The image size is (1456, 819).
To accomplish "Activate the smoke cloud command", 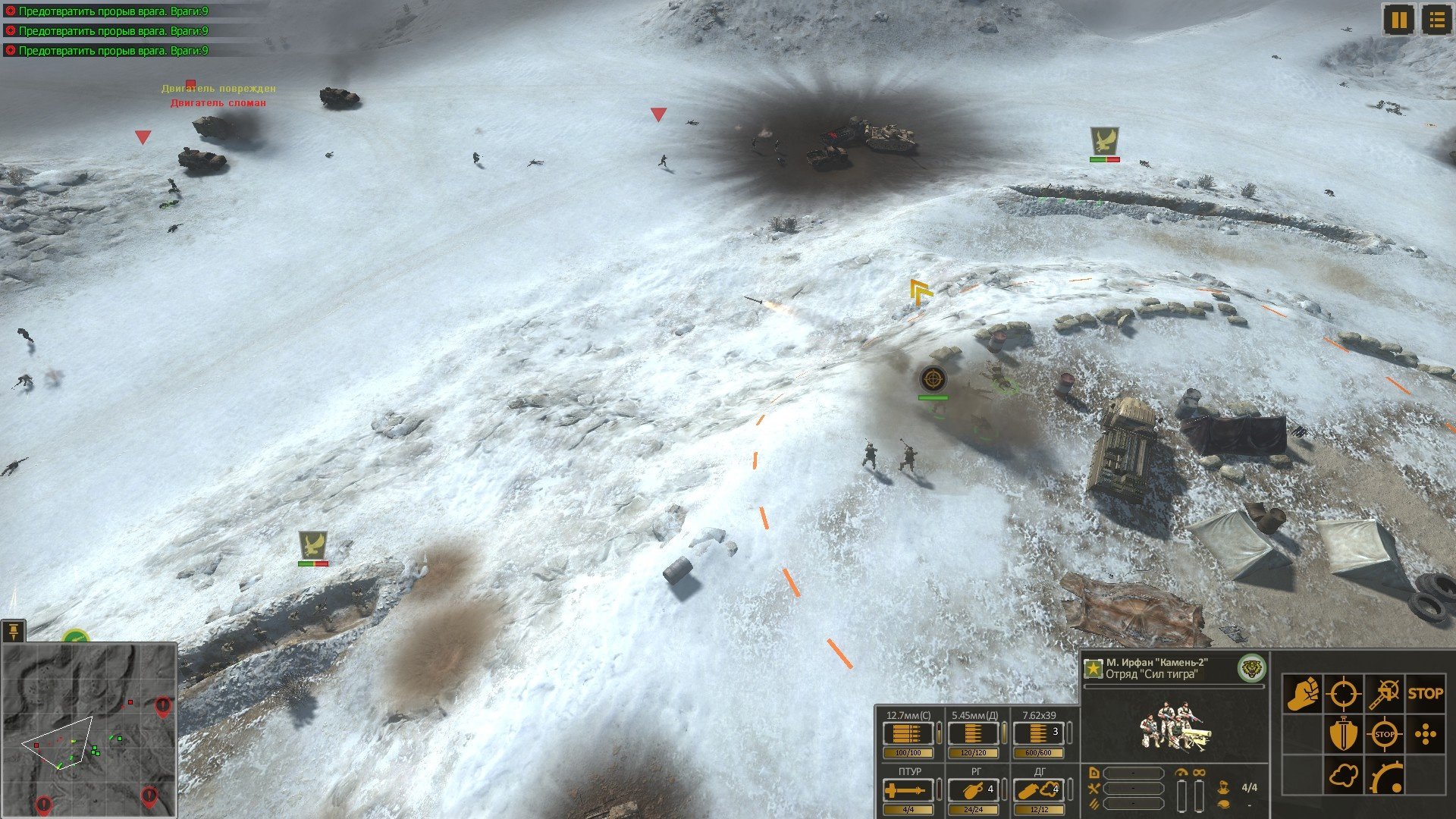I will coord(1343,776).
